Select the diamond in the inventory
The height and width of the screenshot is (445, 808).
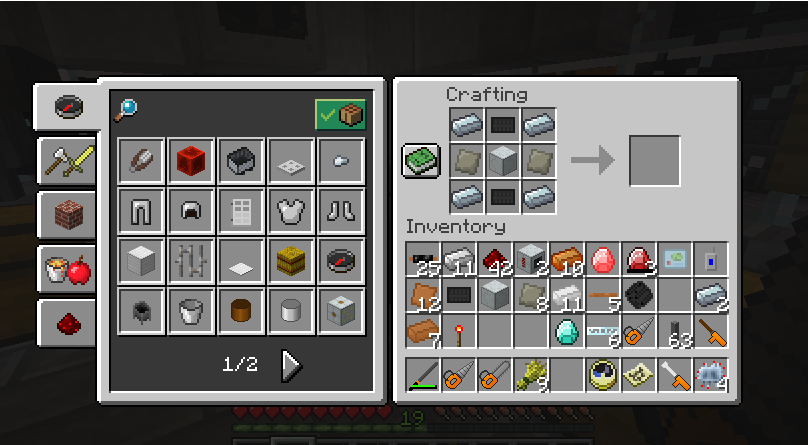566,331
